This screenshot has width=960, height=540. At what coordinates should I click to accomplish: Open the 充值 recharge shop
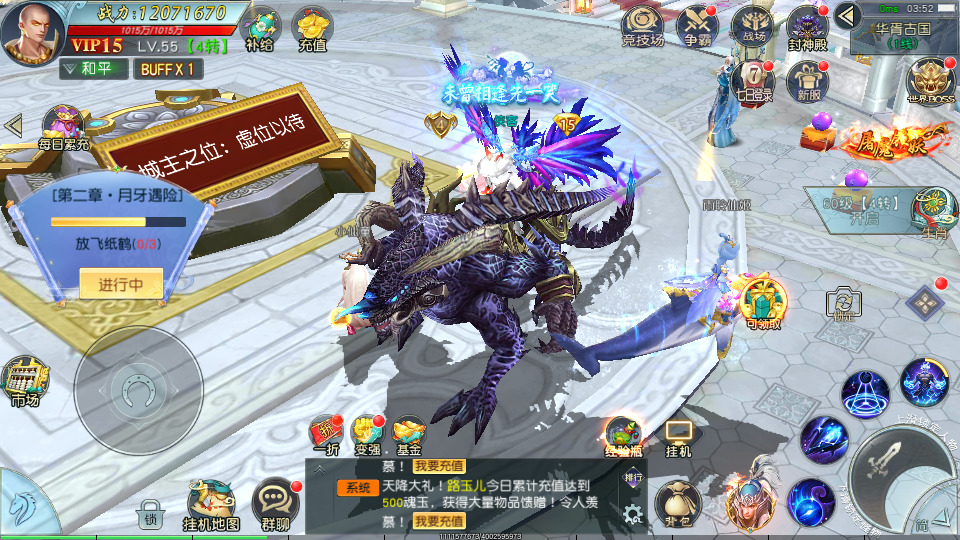tap(314, 28)
